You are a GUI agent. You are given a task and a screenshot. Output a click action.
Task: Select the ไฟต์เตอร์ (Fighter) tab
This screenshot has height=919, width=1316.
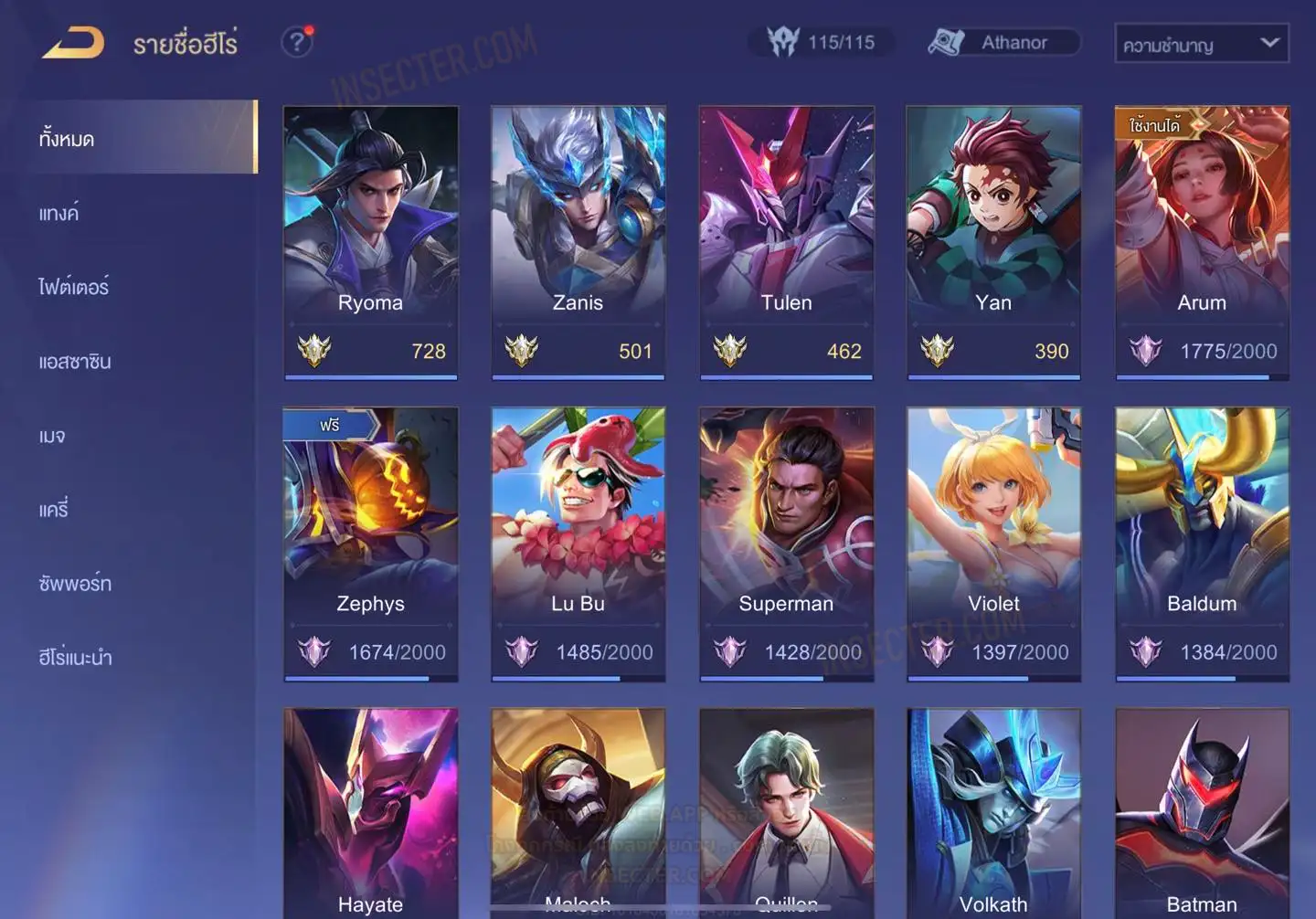[x=74, y=288]
